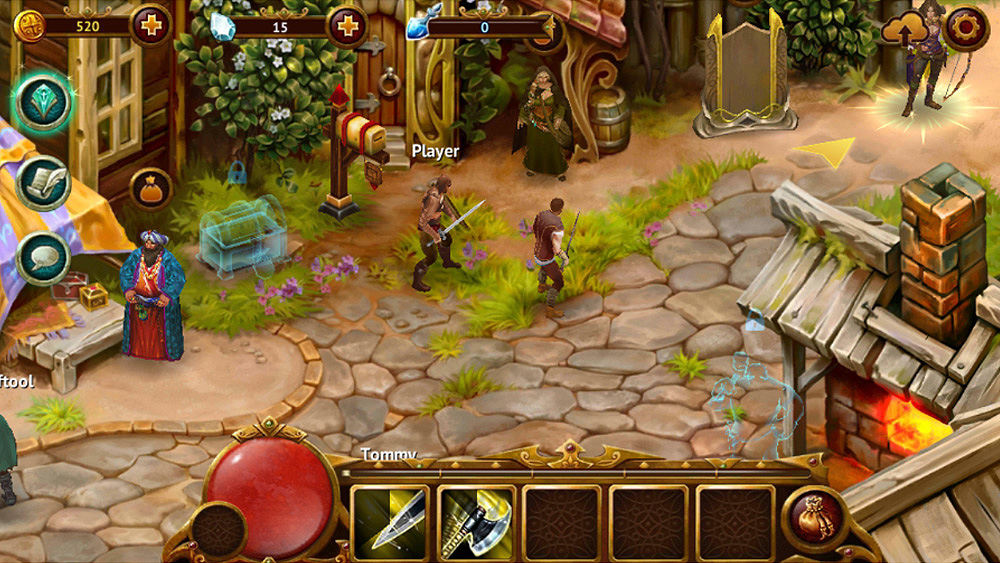Open chat with the speech bubble icon
Viewport: 1000px width, 563px height.
pyautogui.click(x=43, y=258)
